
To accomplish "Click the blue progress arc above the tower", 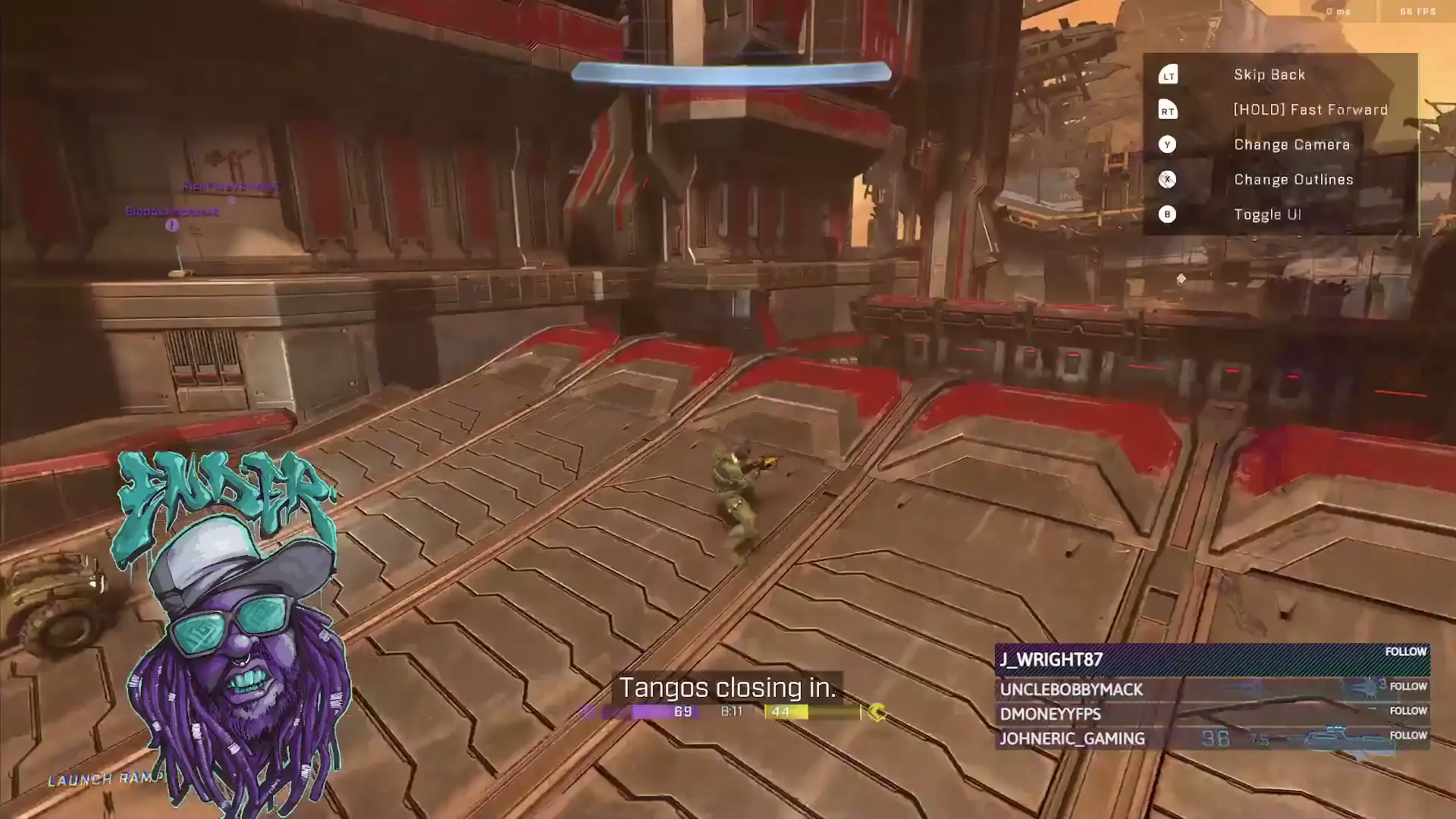I will (x=732, y=72).
